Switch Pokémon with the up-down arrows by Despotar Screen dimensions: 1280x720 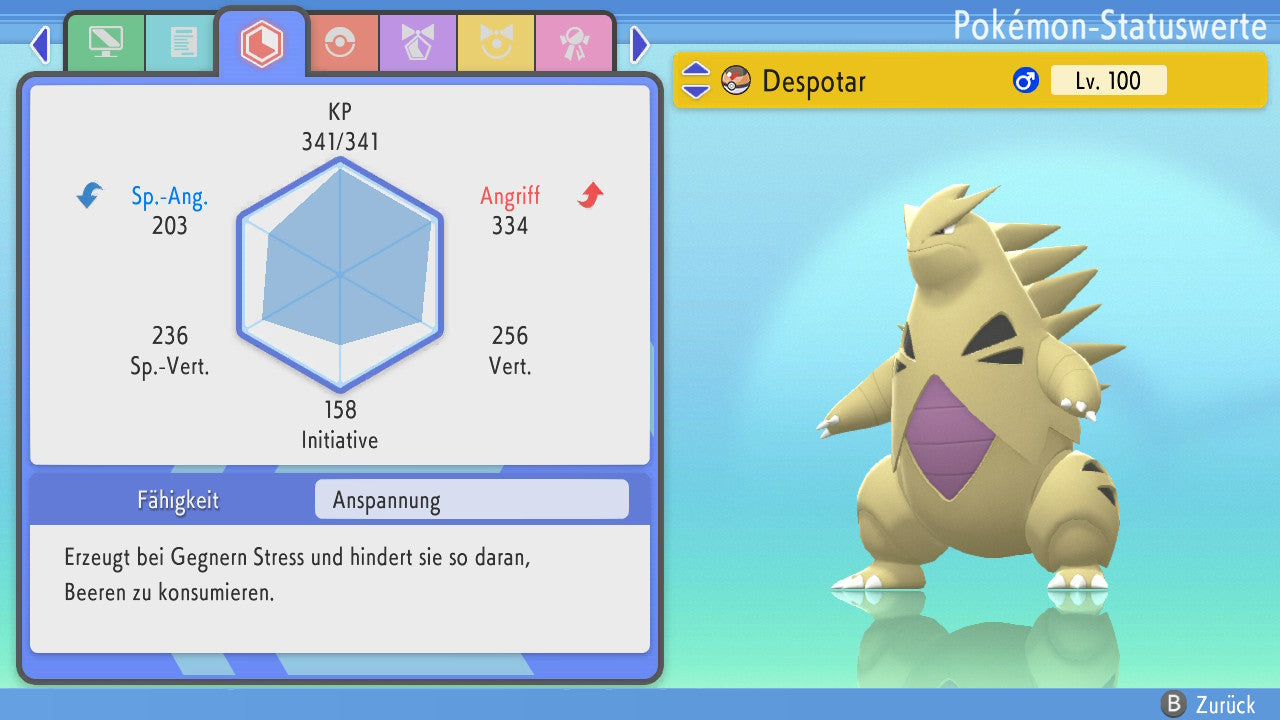[696, 80]
